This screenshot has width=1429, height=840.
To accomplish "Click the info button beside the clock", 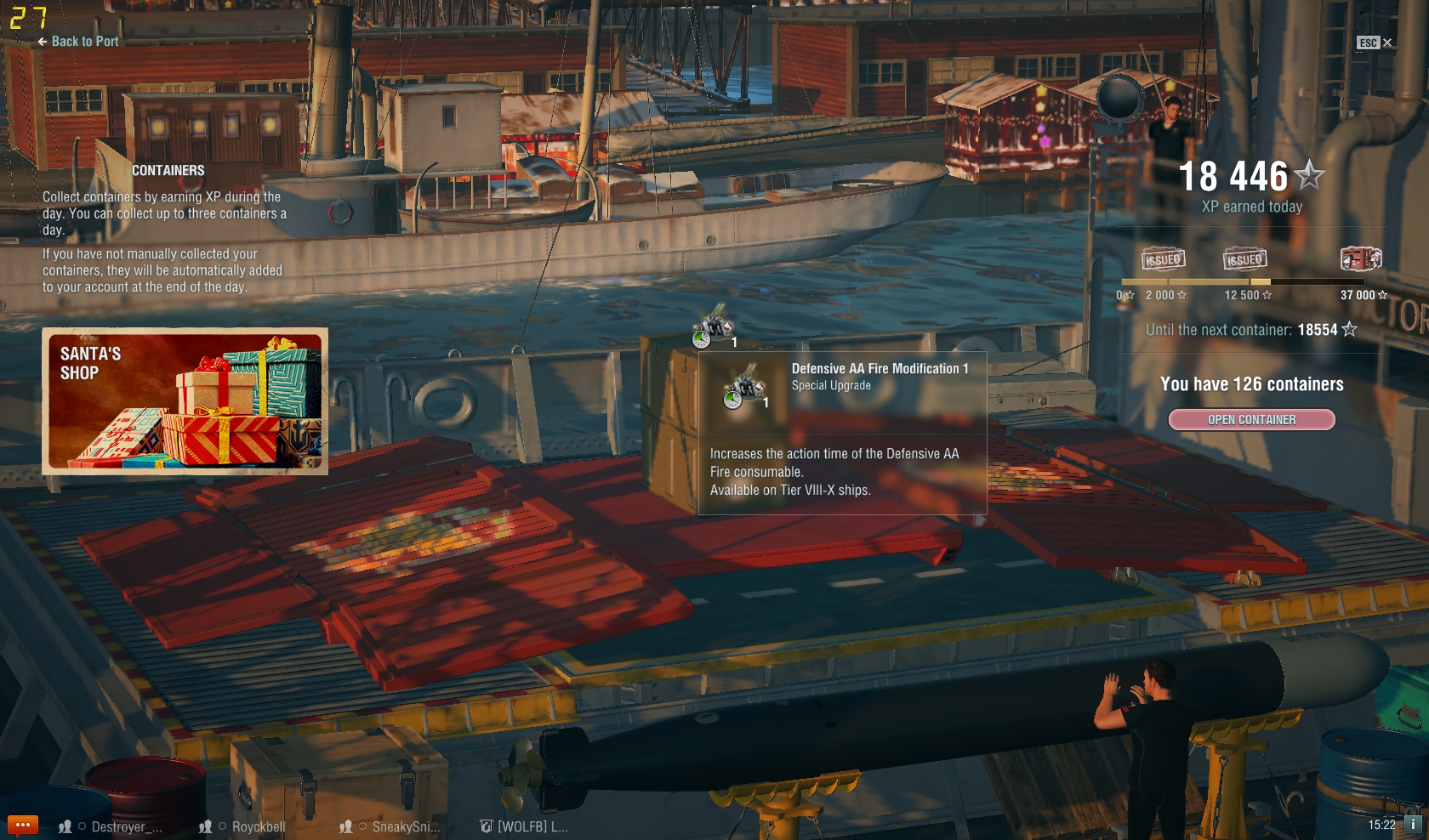I will [x=1413, y=824].
